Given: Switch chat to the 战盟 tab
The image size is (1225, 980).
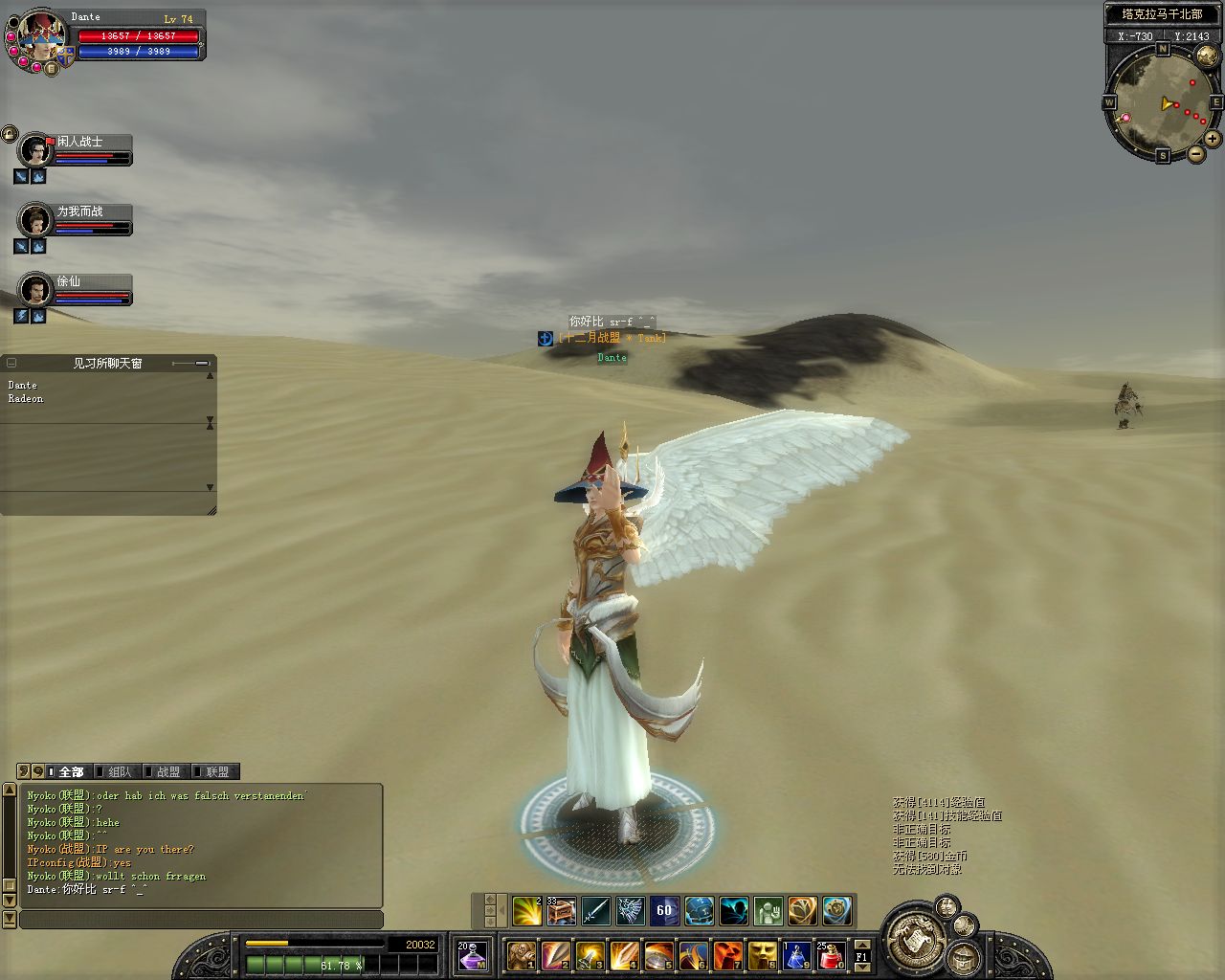Looking at the screenshot, I should (x=167, y=771).
